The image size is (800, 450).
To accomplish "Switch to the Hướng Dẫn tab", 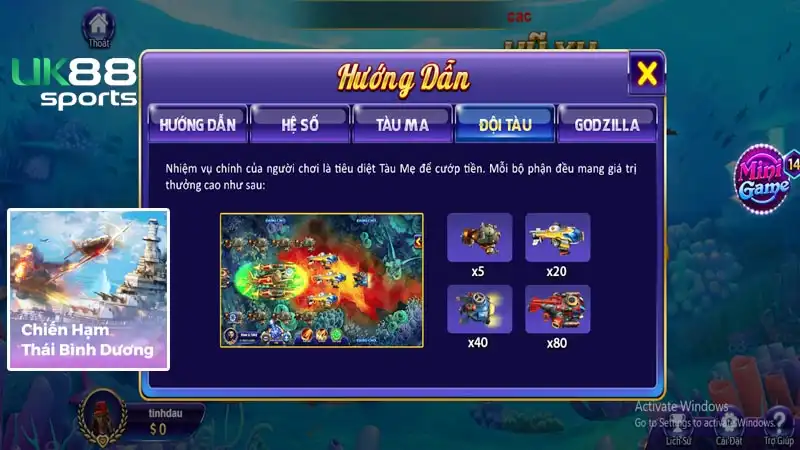I will point(197,125).
